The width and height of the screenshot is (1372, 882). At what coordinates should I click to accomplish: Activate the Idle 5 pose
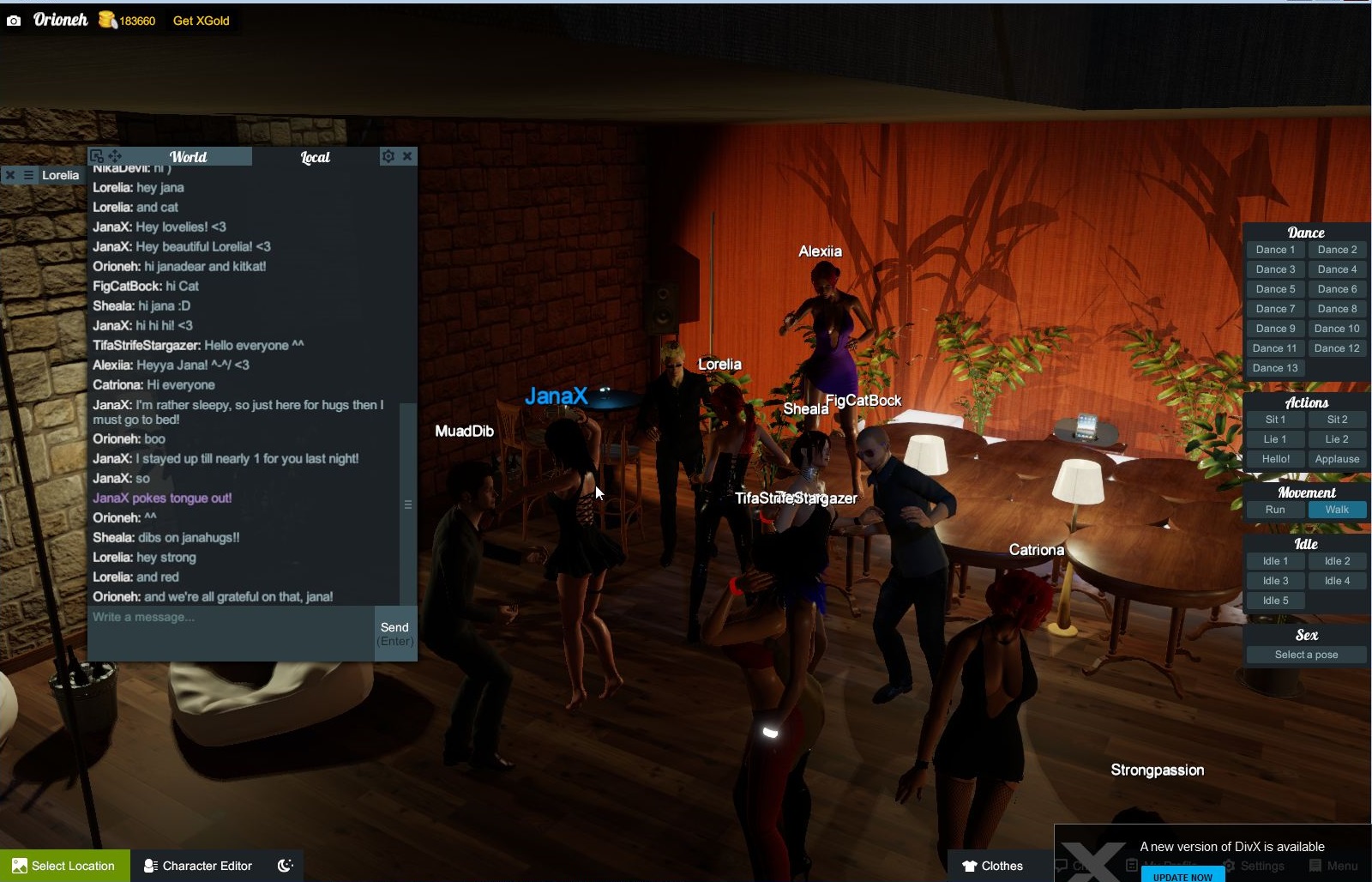[x=1275, y=601]
